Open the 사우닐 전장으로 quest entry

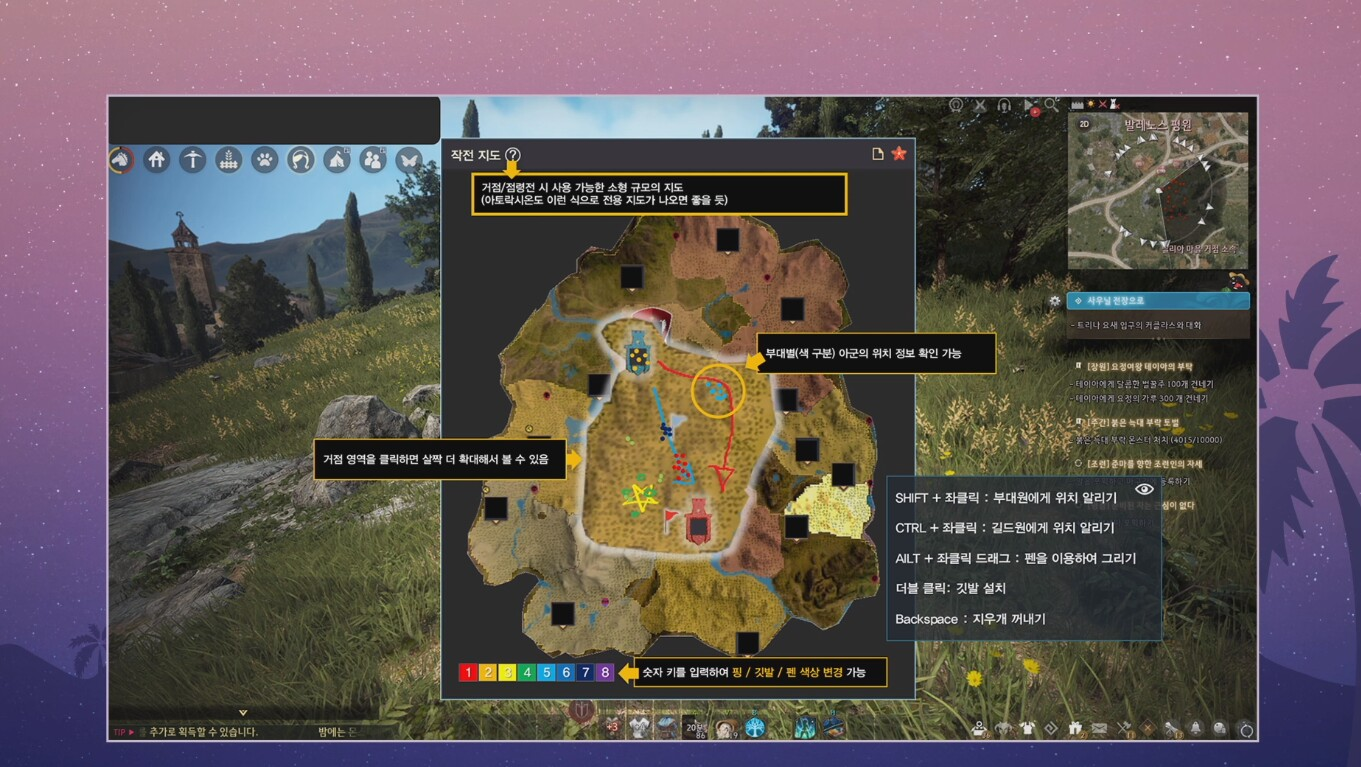tap(1158, 301)
